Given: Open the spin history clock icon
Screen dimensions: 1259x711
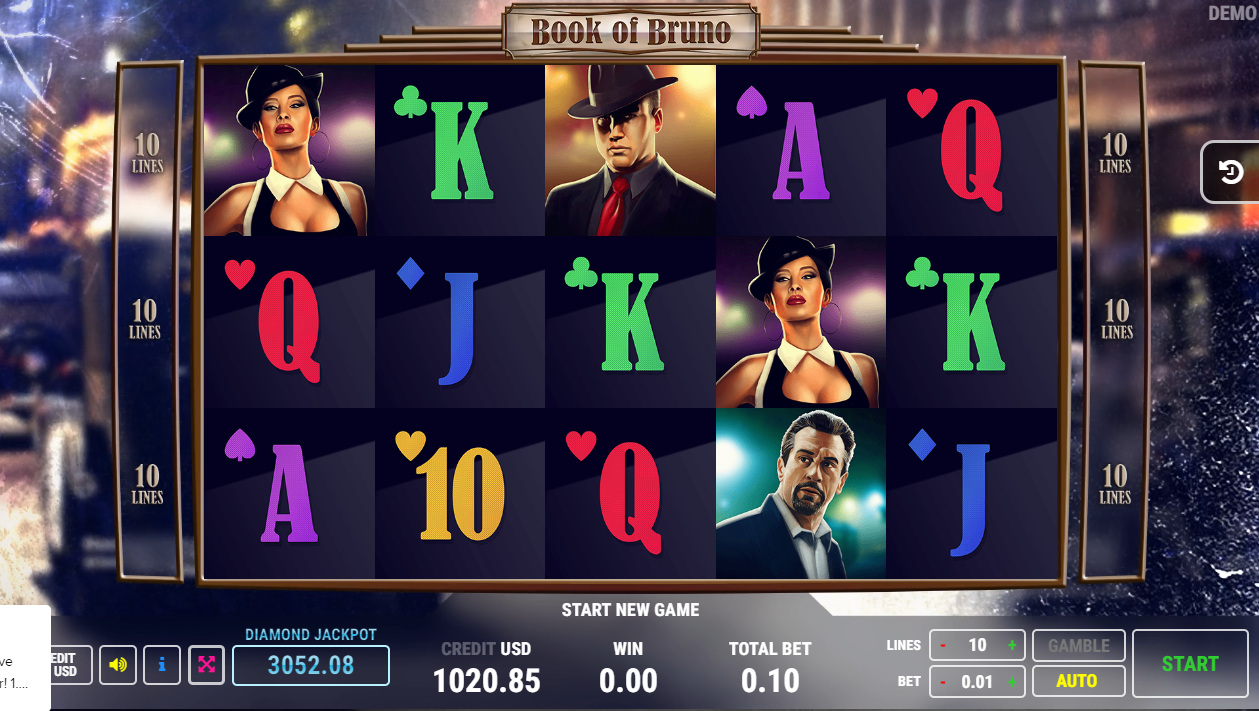Looking at the screenshot, I should [x=1231, y=173].
